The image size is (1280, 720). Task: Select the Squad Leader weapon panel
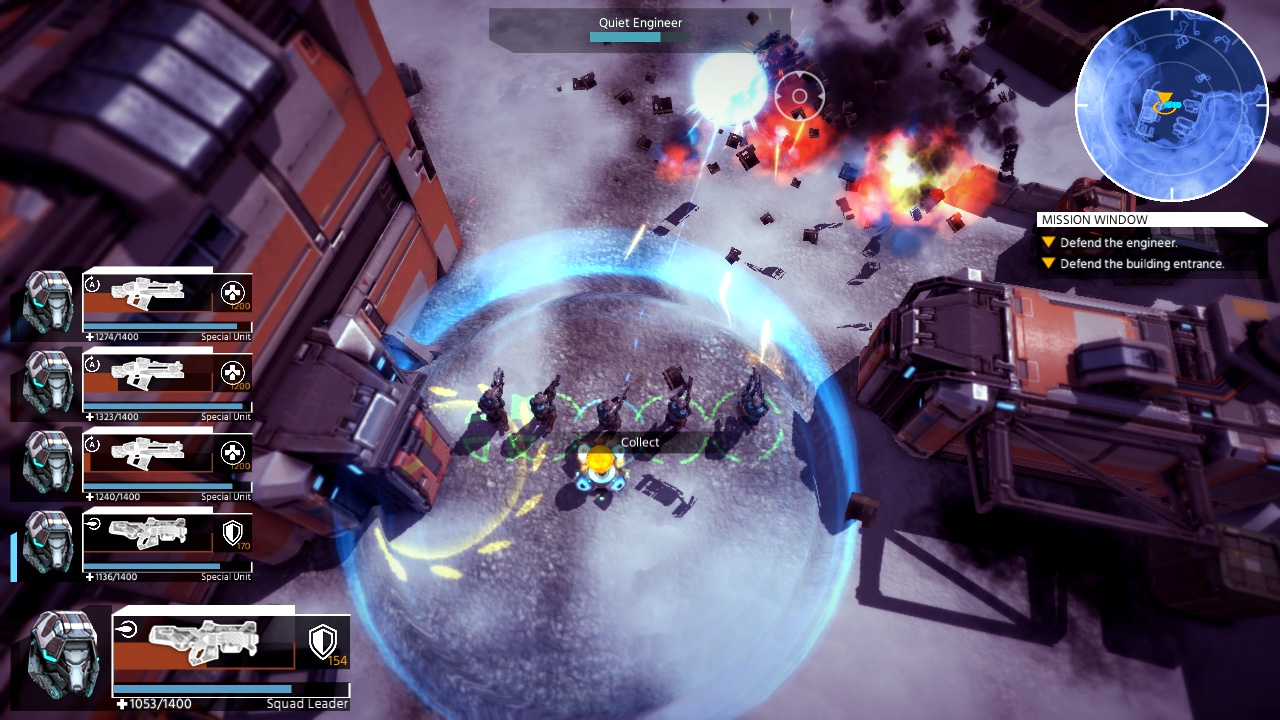[205, 643]
